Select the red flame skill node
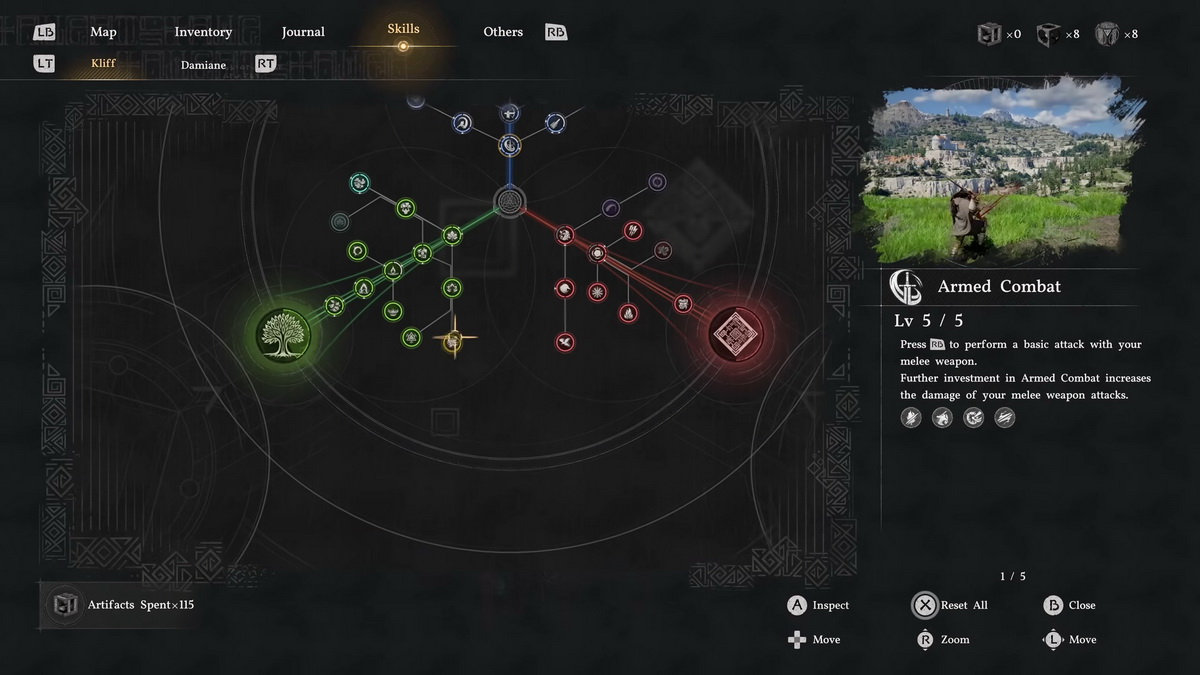The height and width of the screenshot is (675, 1200). point(628,313)
